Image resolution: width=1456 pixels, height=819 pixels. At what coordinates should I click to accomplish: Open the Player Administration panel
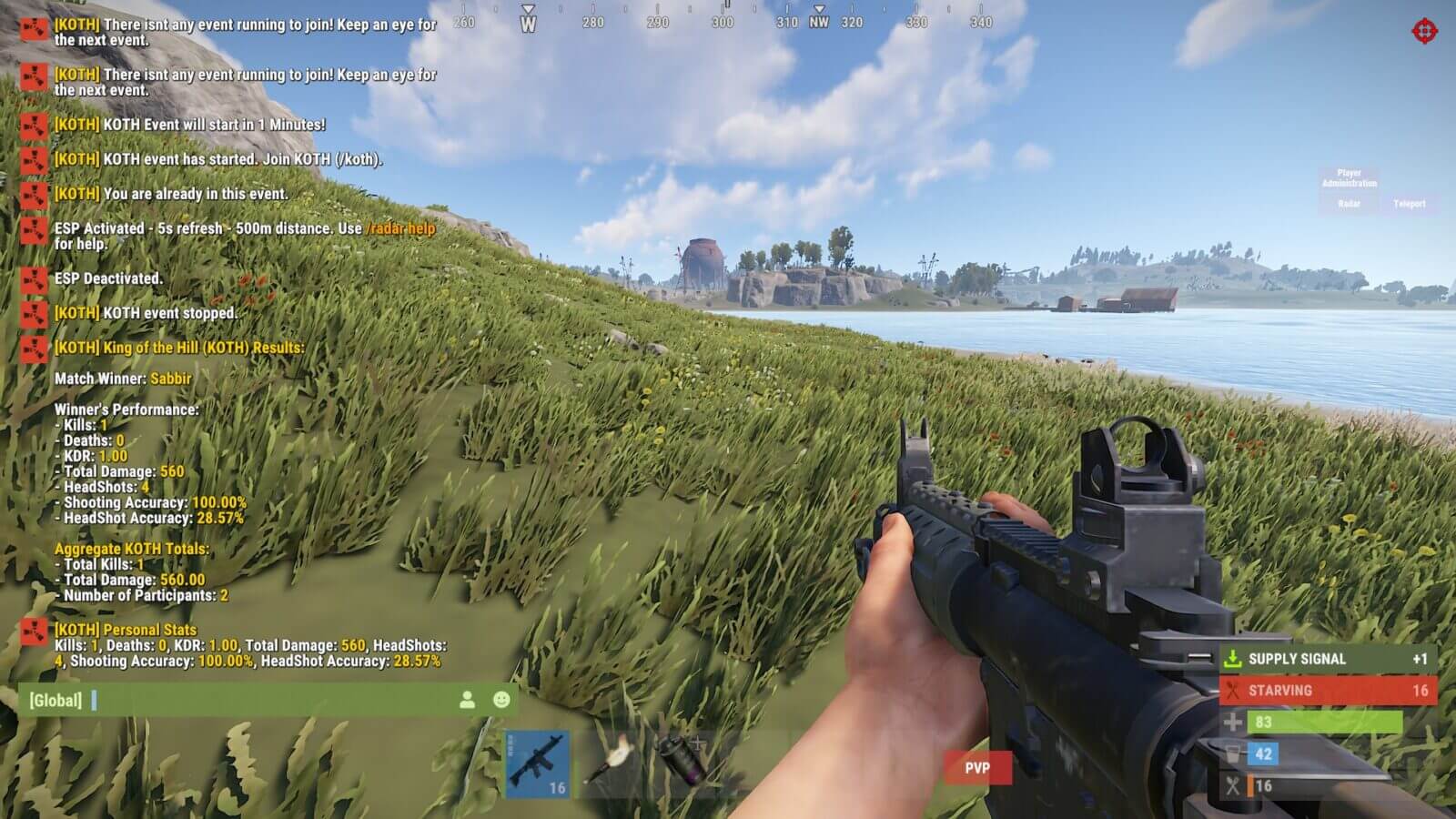click(1349, 177)
